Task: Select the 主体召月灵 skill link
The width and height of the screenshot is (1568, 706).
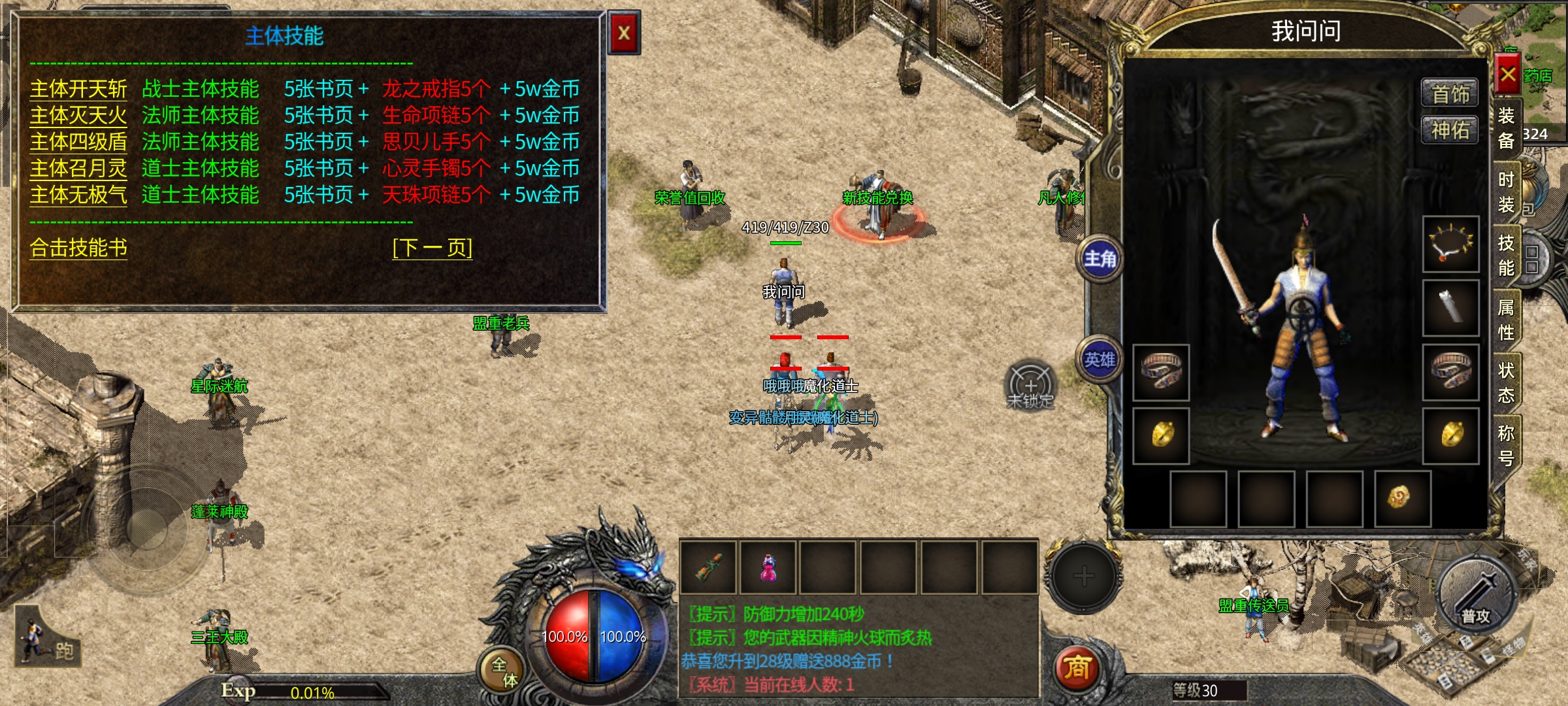Action: click(x=78, y=169)
